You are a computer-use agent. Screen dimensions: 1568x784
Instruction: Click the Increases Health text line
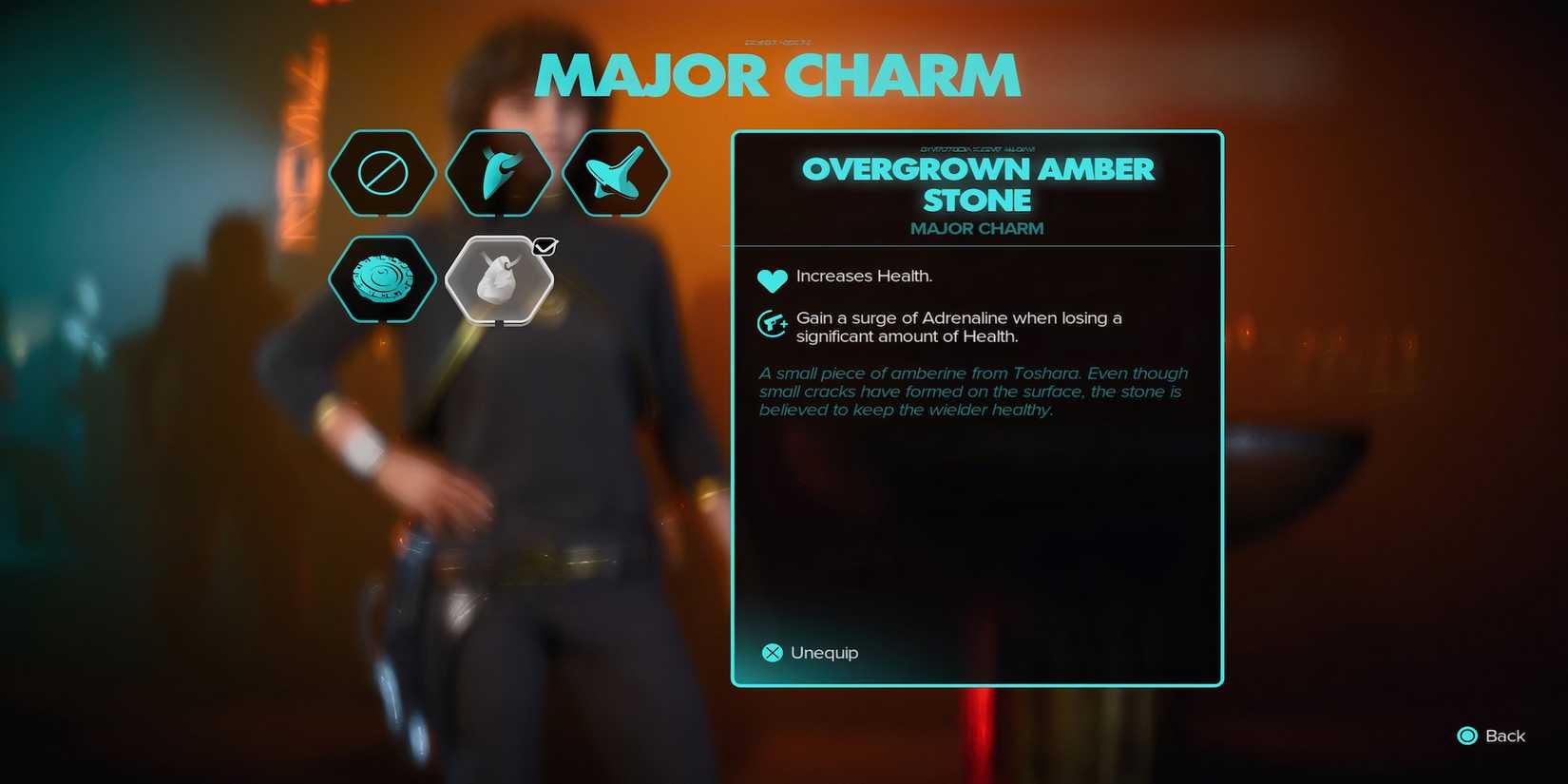[x=863, y=276]
